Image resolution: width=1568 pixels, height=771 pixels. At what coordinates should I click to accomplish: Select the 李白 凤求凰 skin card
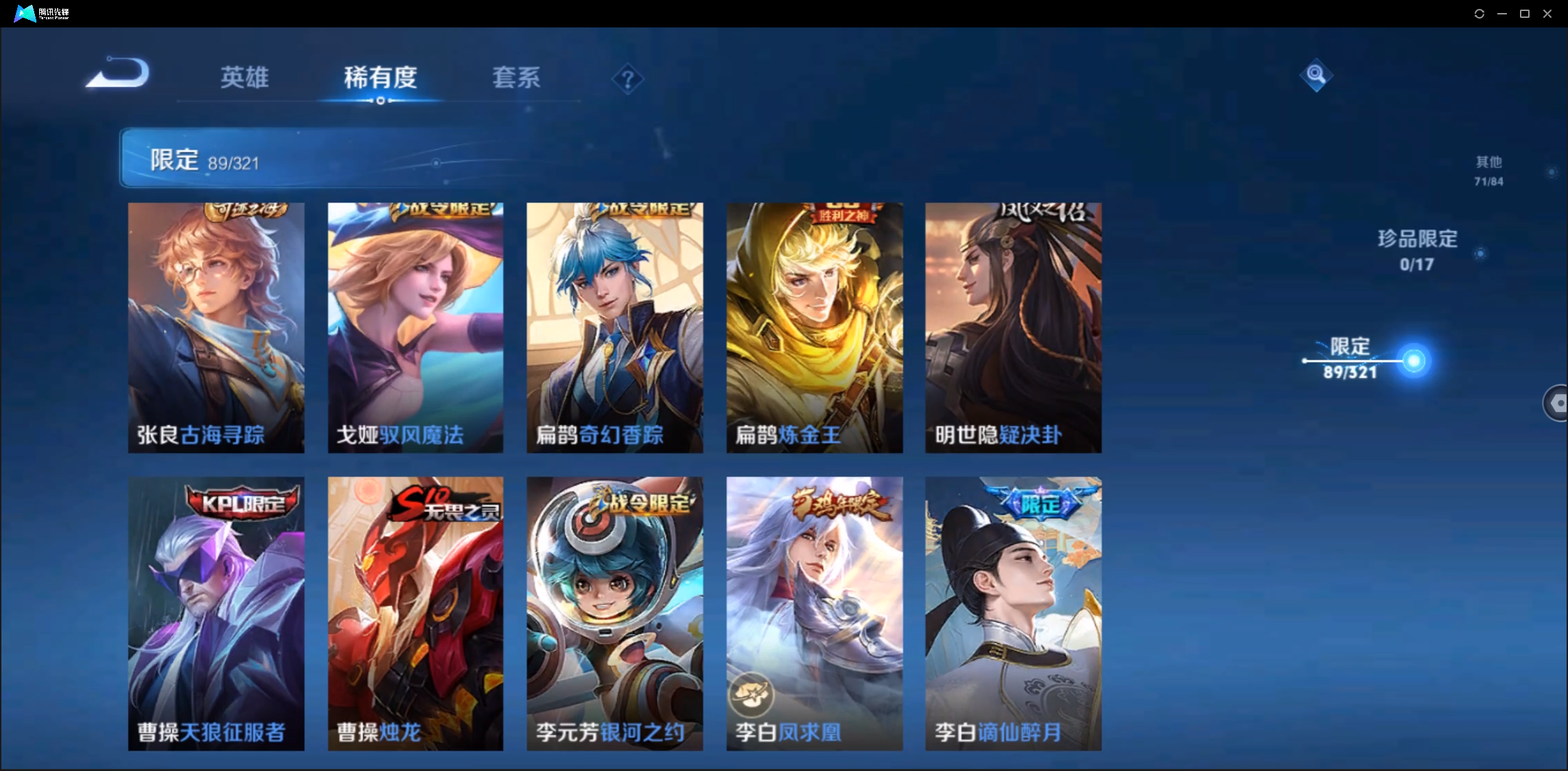click(x=815, y=613)
